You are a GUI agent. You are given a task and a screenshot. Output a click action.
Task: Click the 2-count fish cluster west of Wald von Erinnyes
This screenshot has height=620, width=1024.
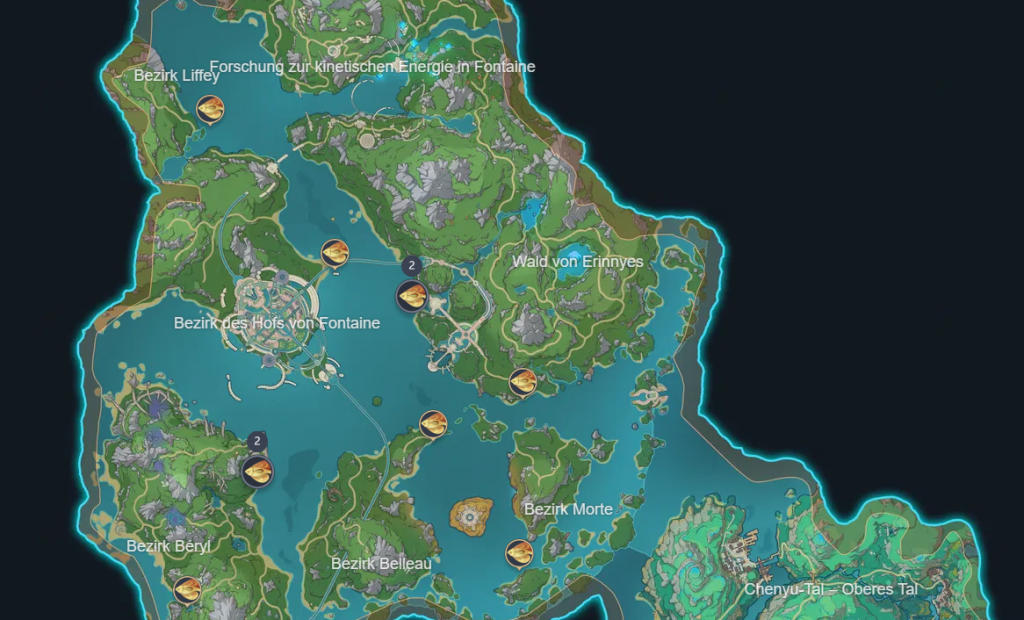(412, 295)
